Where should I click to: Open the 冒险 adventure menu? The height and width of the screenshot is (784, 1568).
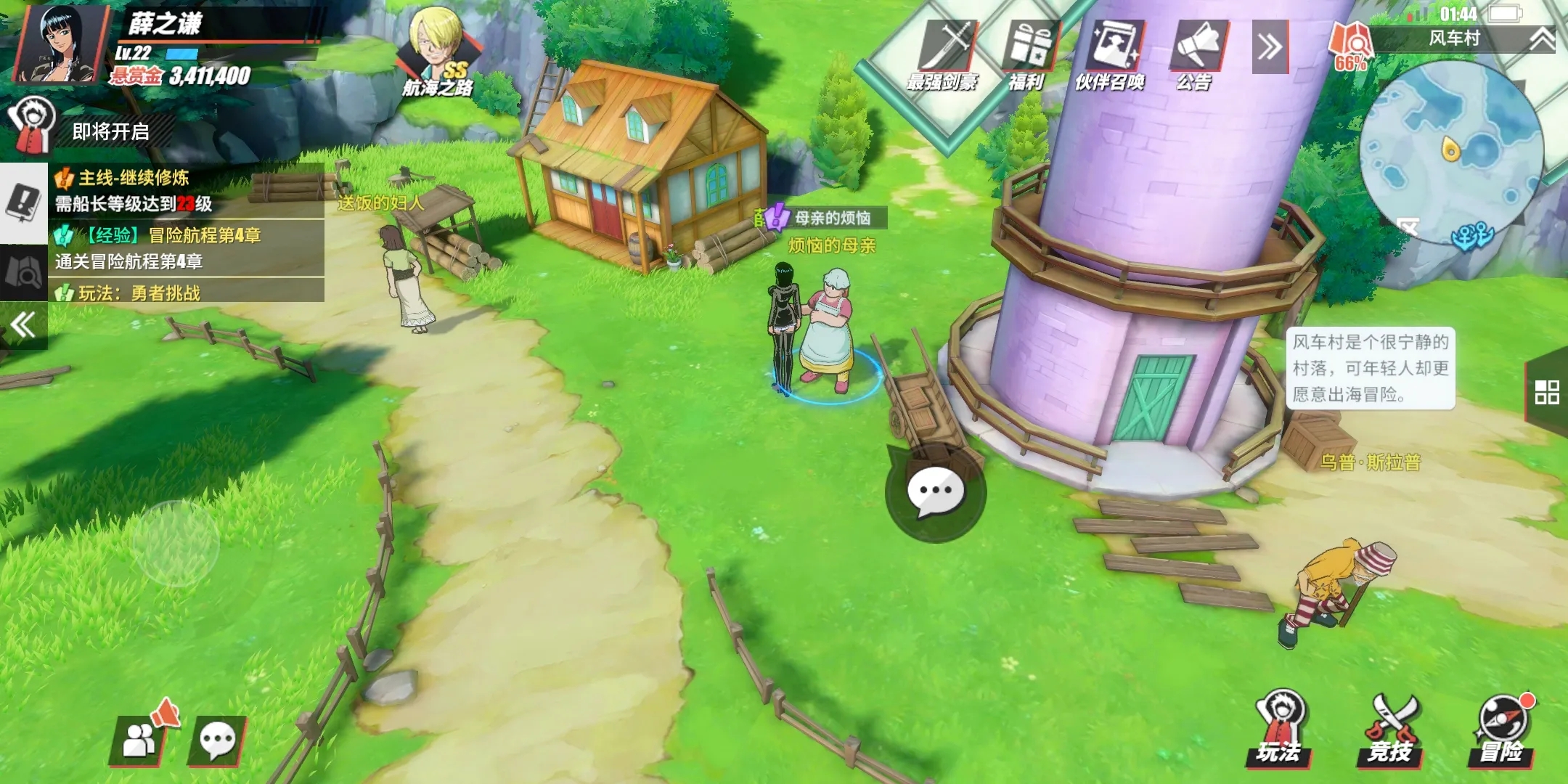(x=1502, y=730)
